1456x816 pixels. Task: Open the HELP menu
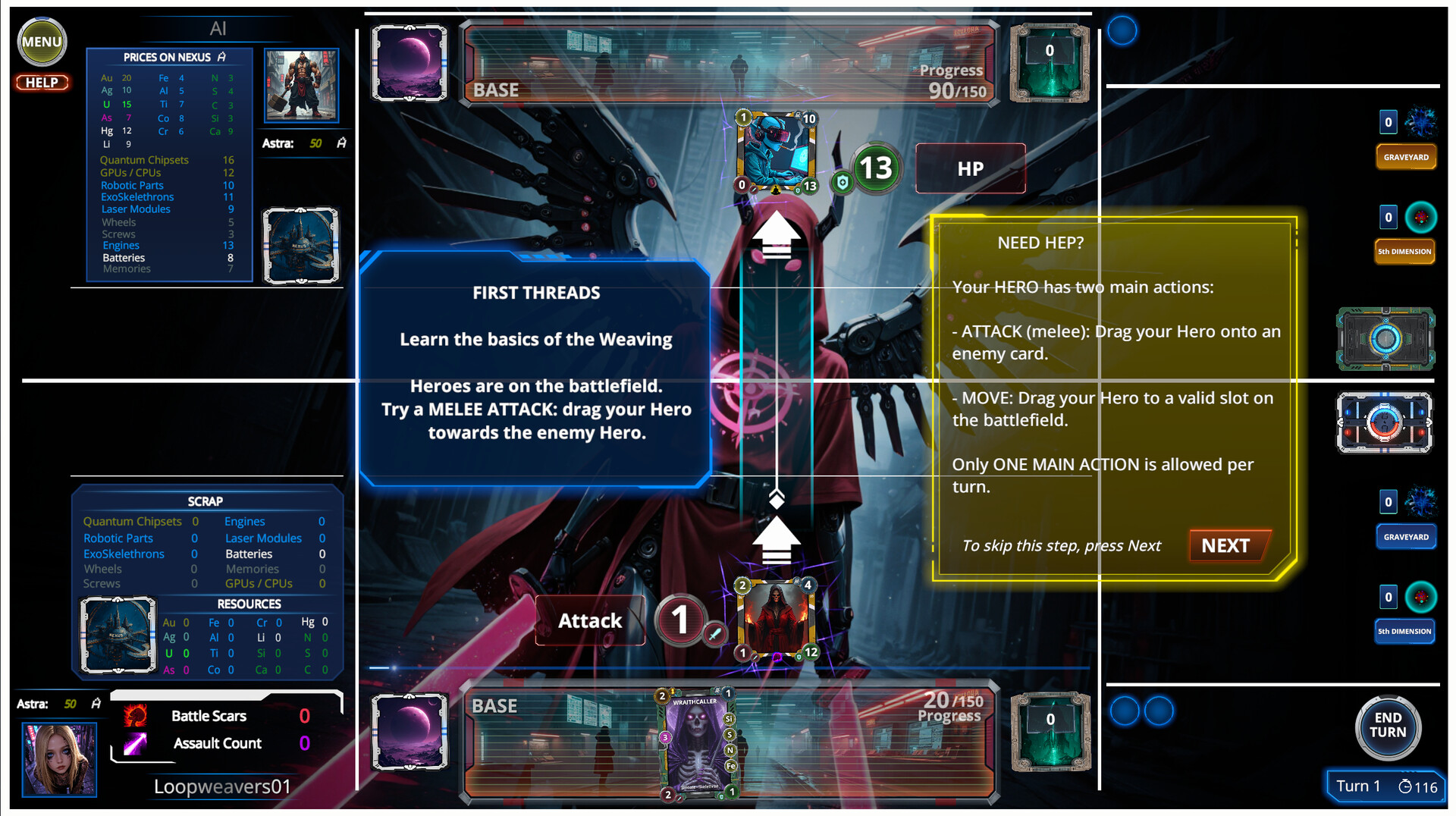42,83
